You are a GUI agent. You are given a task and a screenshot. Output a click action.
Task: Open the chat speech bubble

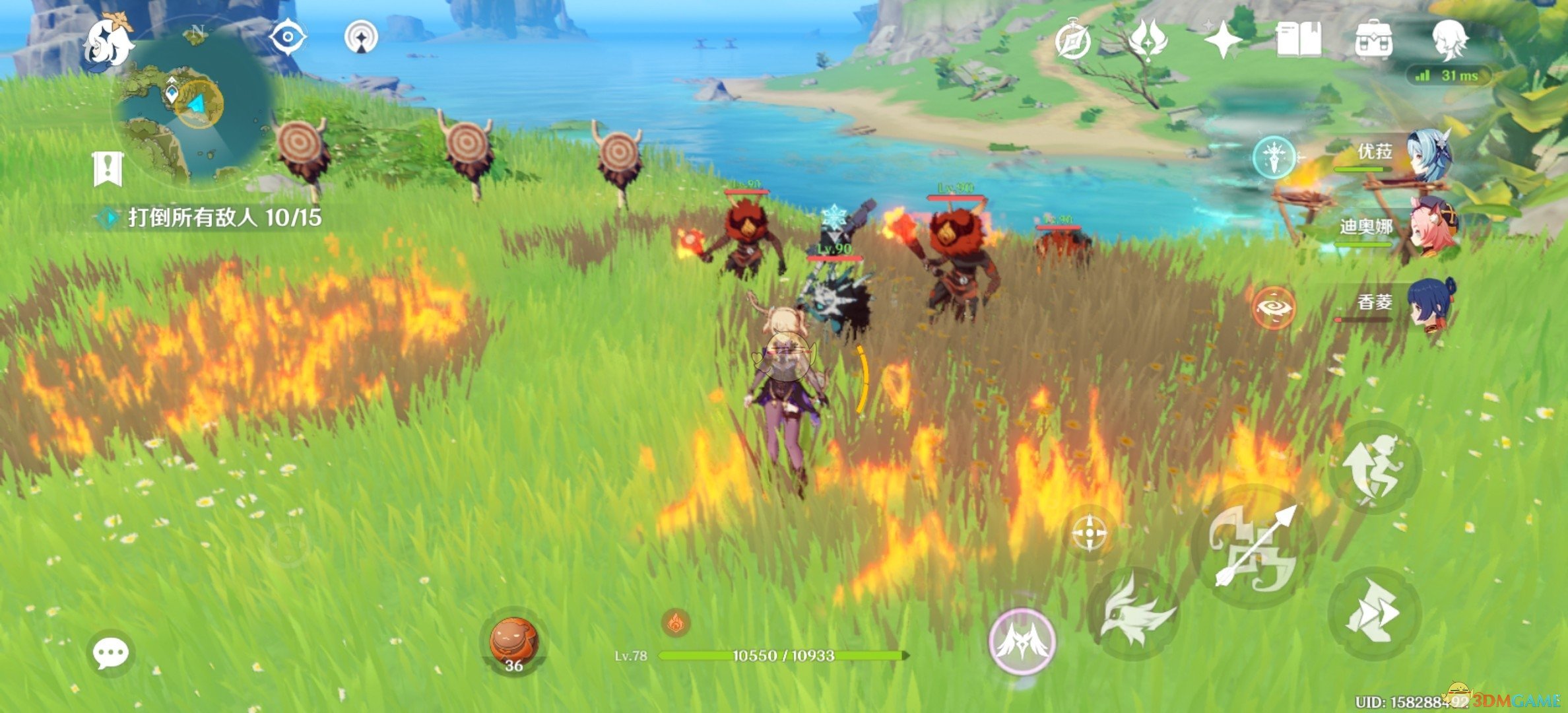(x=110, y=653)
